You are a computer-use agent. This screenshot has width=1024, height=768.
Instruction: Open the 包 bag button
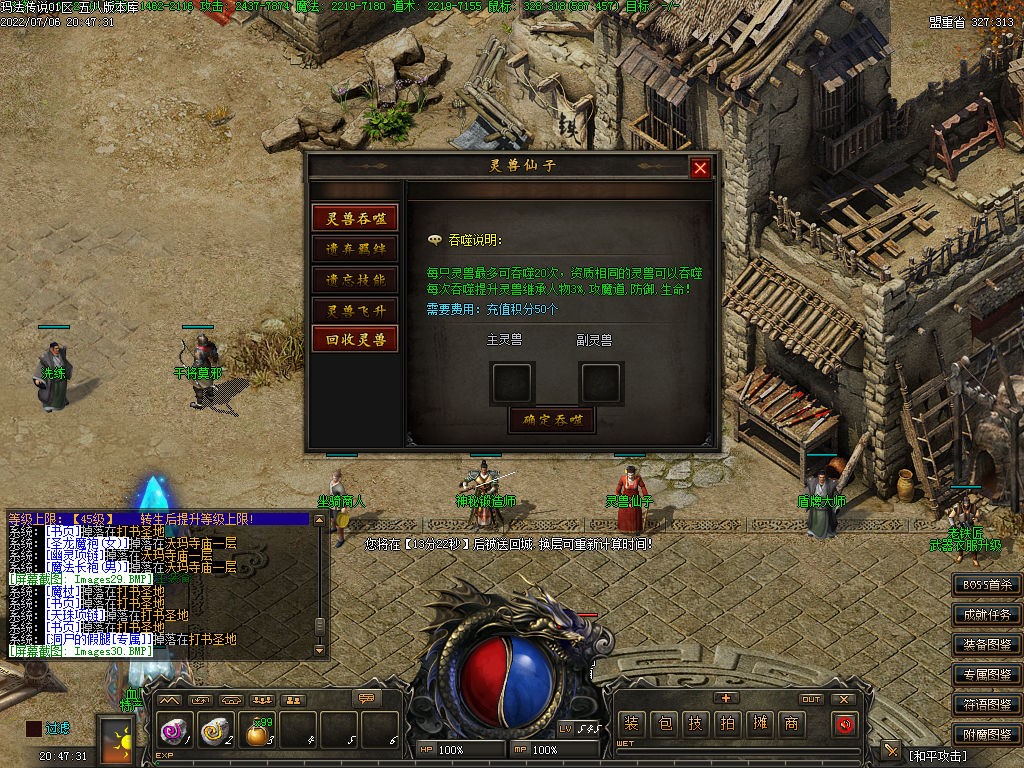tap(663, 724)
